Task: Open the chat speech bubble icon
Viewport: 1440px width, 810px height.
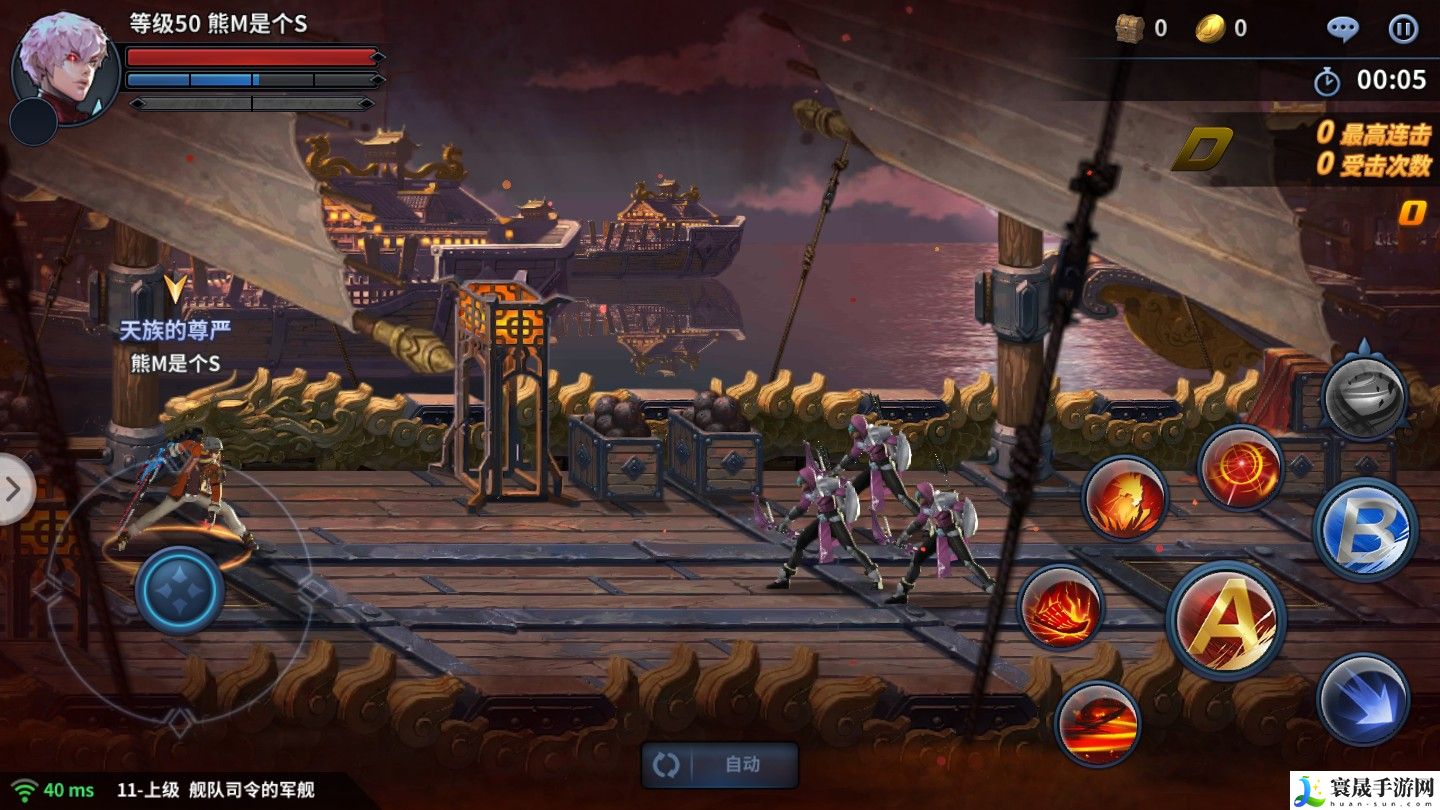Action: 1342,29
